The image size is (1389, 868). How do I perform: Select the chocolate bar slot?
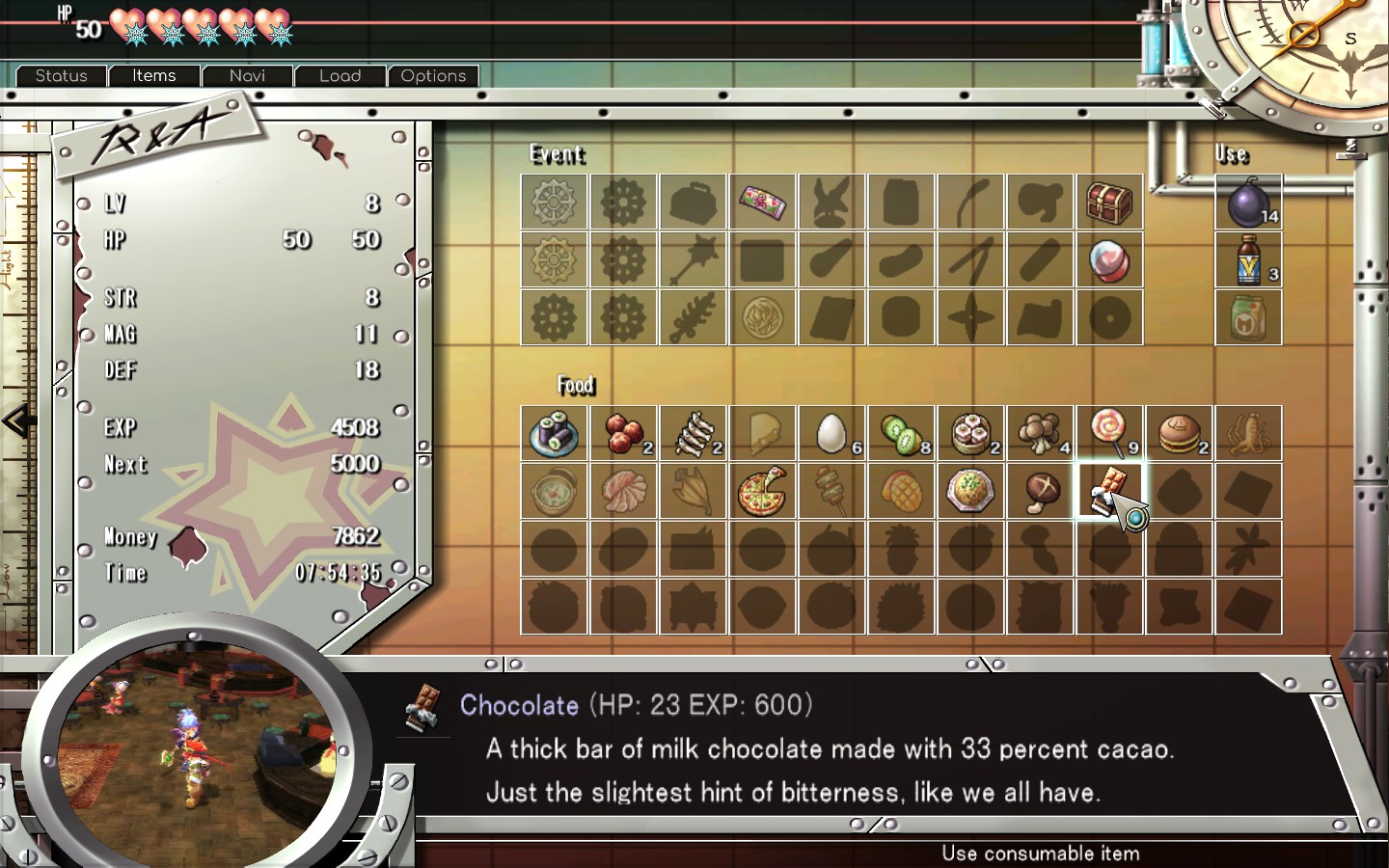(x=1109, y=491)
